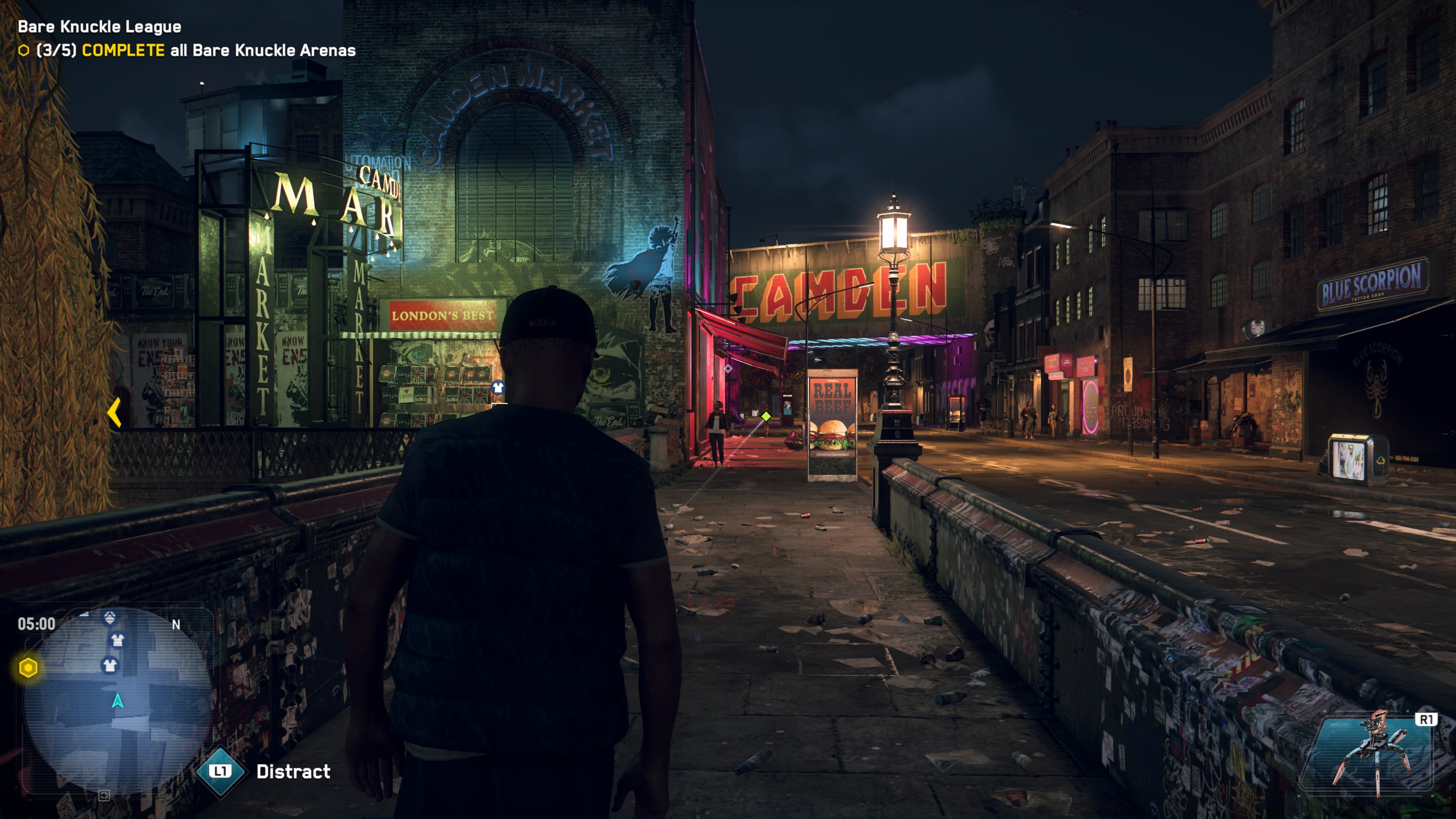Open the Bare Knuckle League objective tracker

[187, 38]
